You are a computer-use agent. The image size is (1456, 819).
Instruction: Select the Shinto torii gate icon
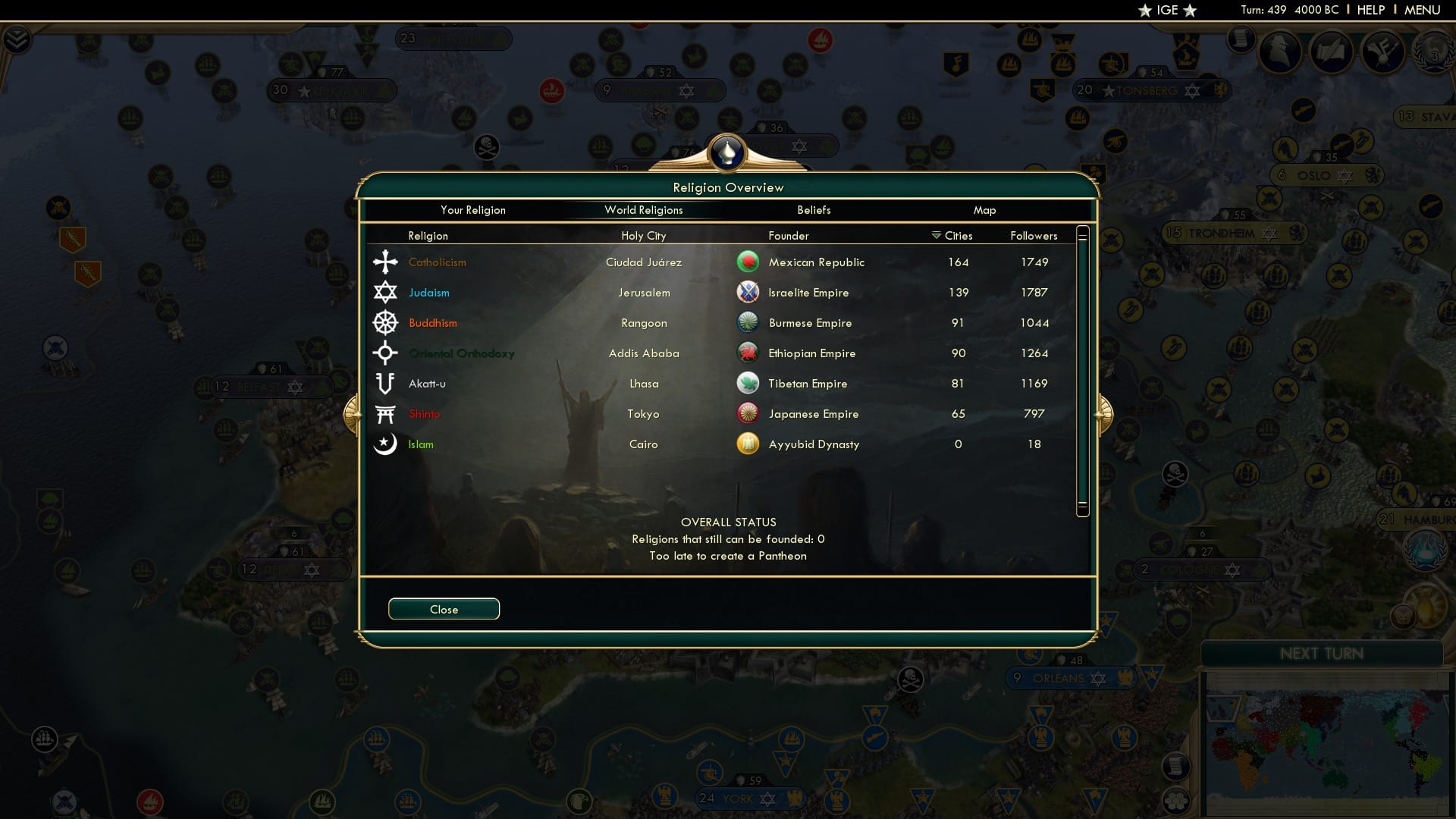click(x=386, y=413)
